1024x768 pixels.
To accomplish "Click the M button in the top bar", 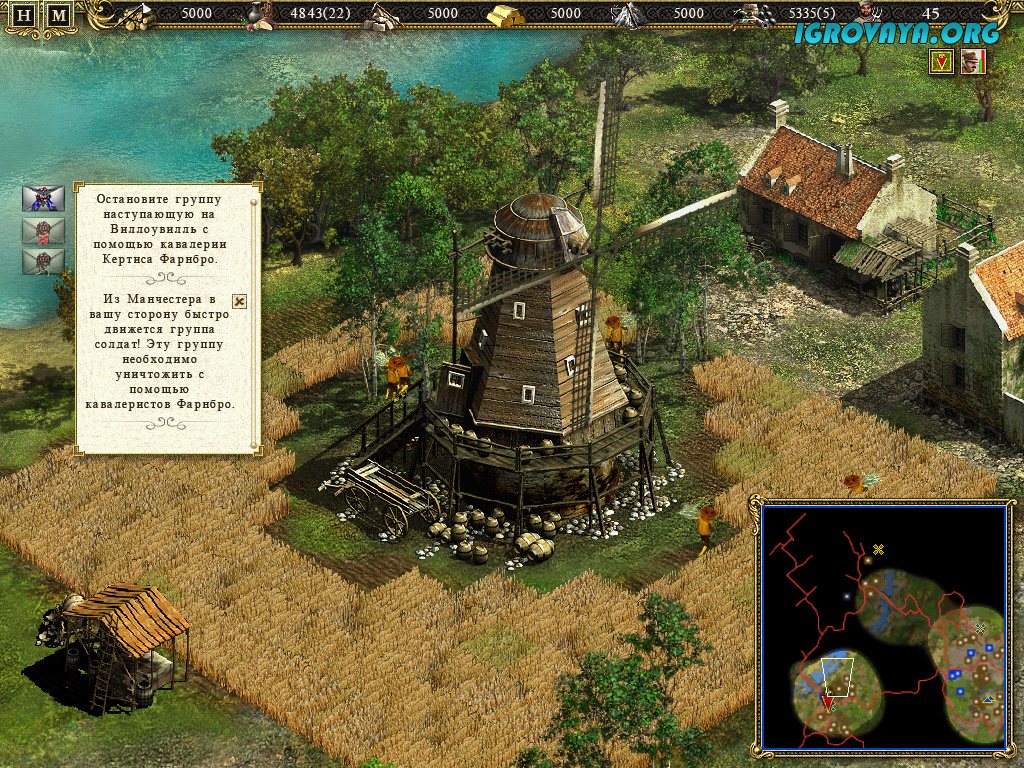I will pyautogui.click(x=59, y=15).
